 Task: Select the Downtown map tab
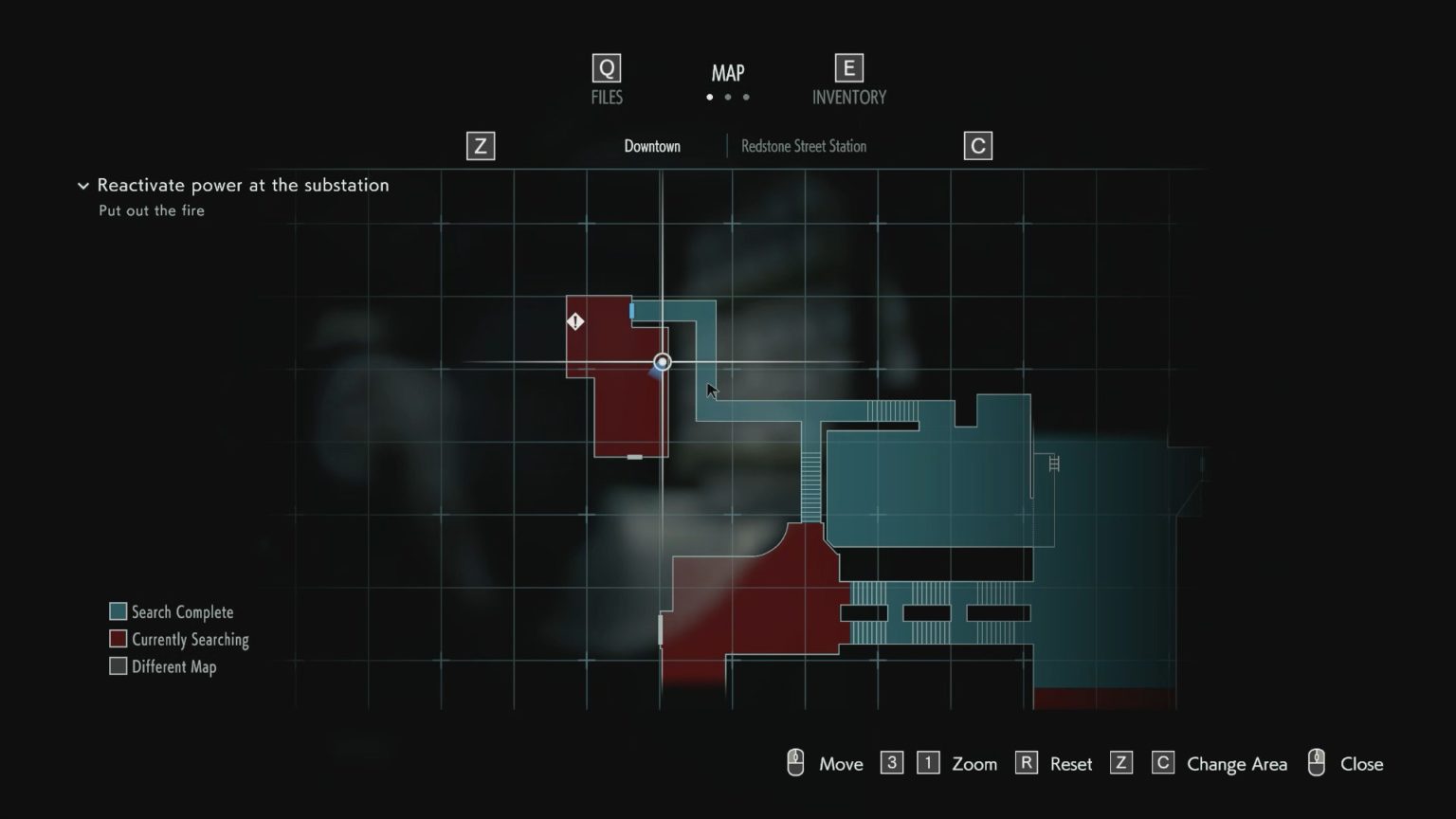coord(651,146)
